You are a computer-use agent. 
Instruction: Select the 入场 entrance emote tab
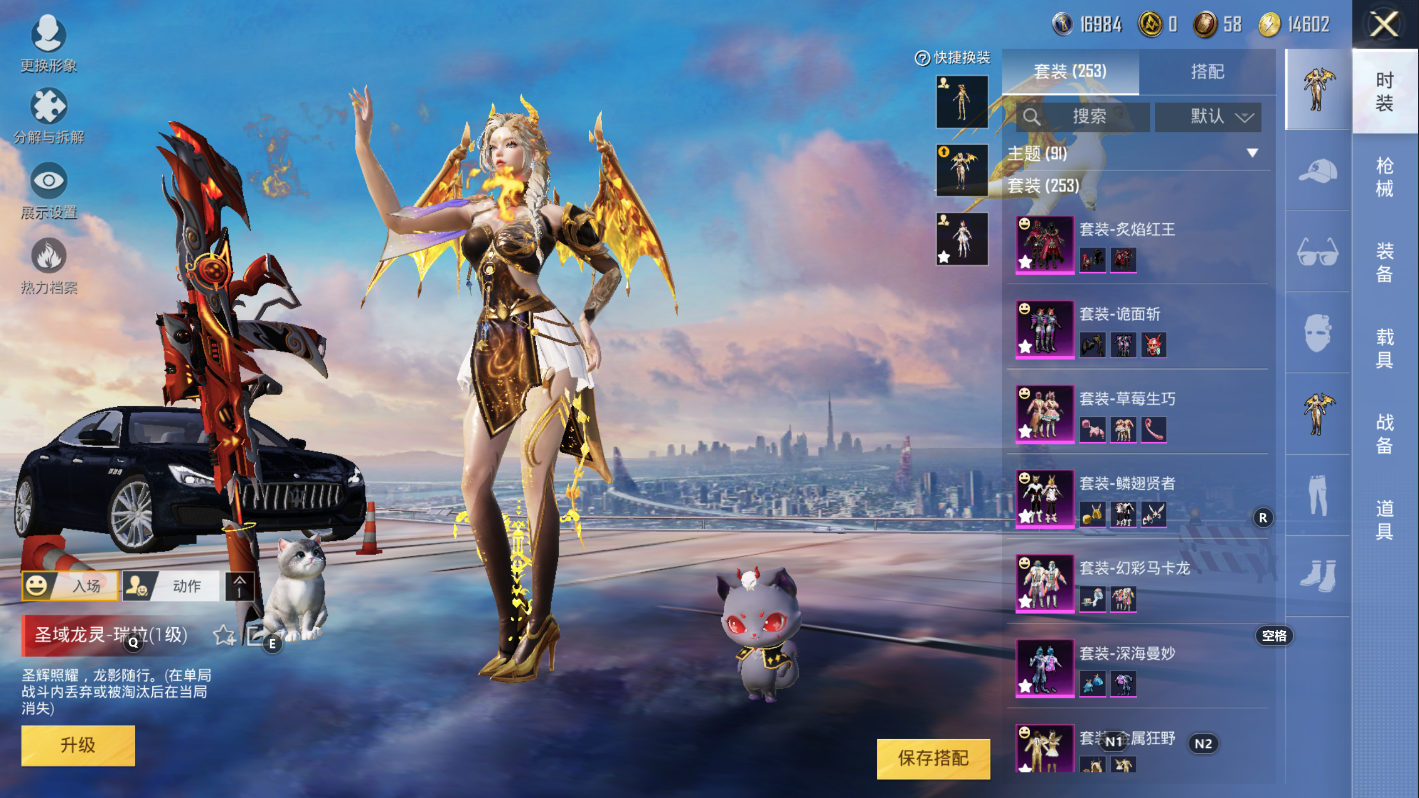click(x=70, y=586)
